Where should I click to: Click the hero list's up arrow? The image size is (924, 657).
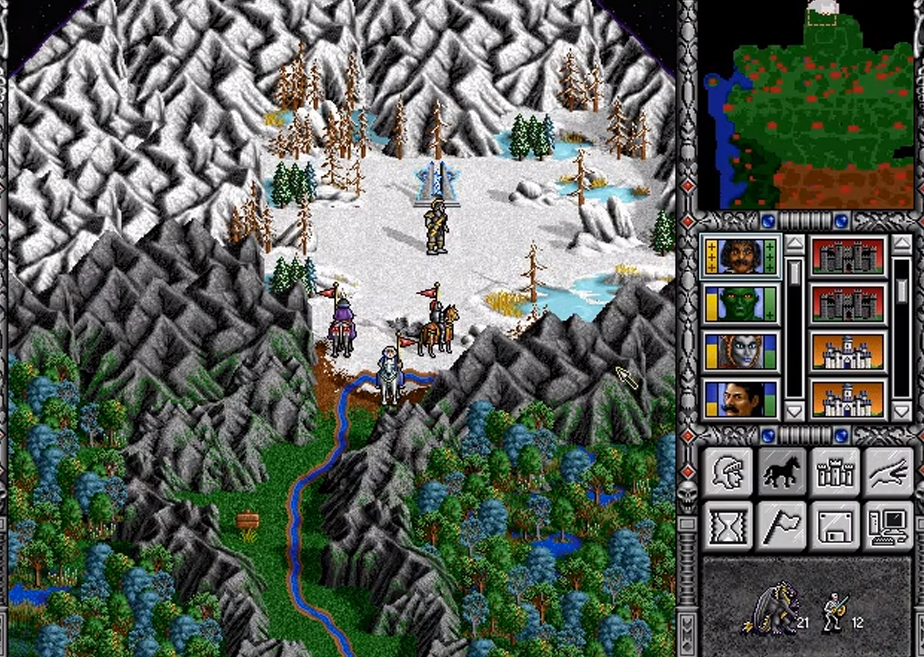[794, 244]
